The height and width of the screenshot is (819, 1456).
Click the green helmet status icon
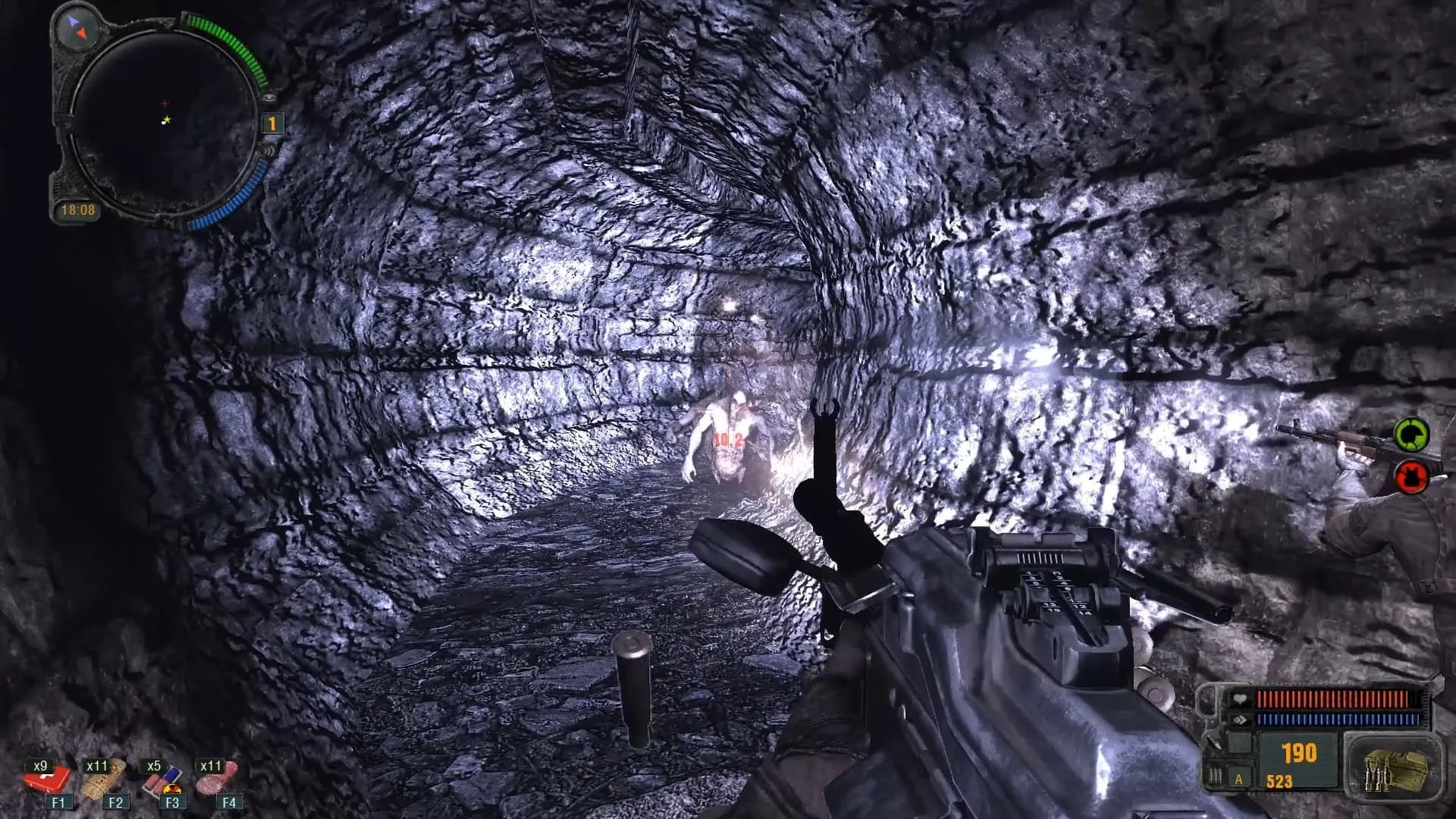[1411, 435]
